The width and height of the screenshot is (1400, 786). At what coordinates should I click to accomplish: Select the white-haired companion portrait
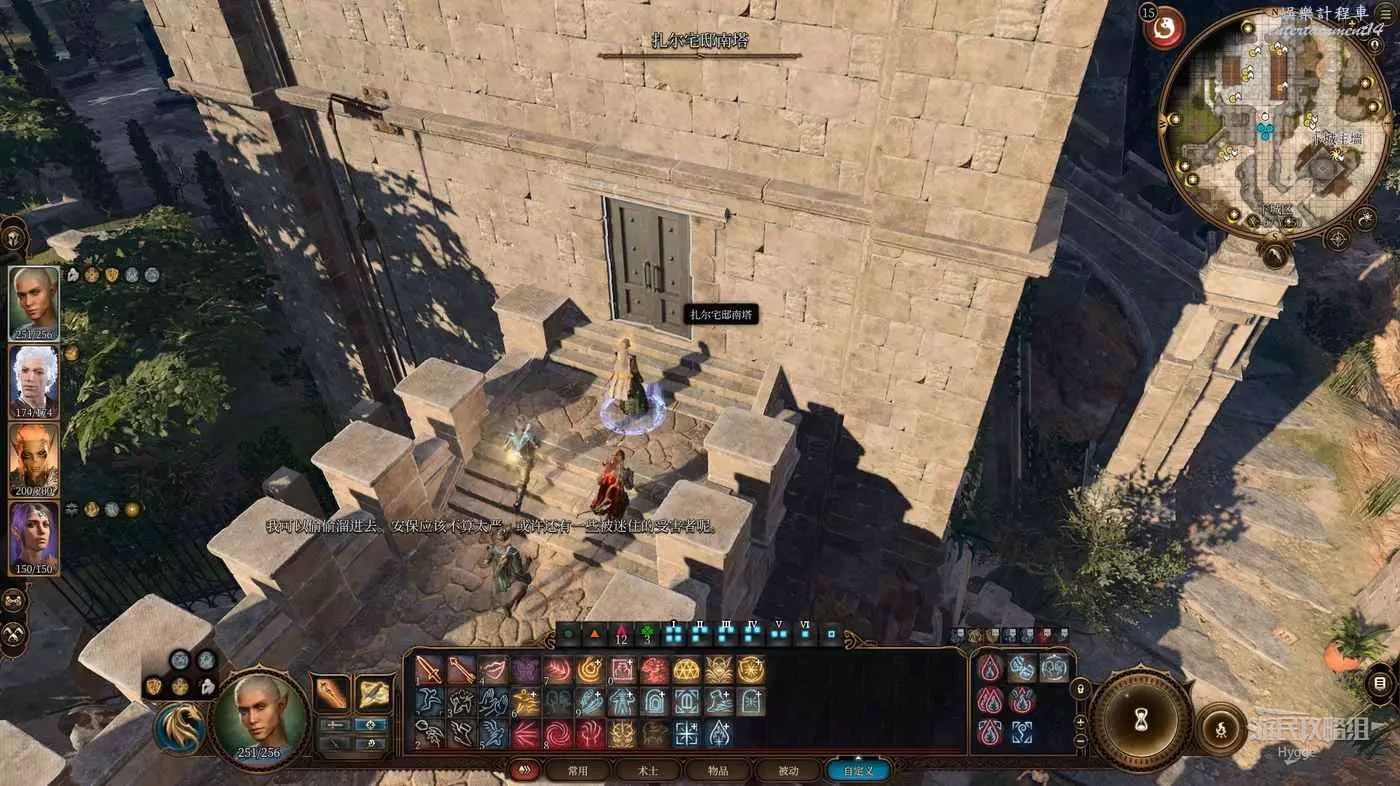[34, 382]
